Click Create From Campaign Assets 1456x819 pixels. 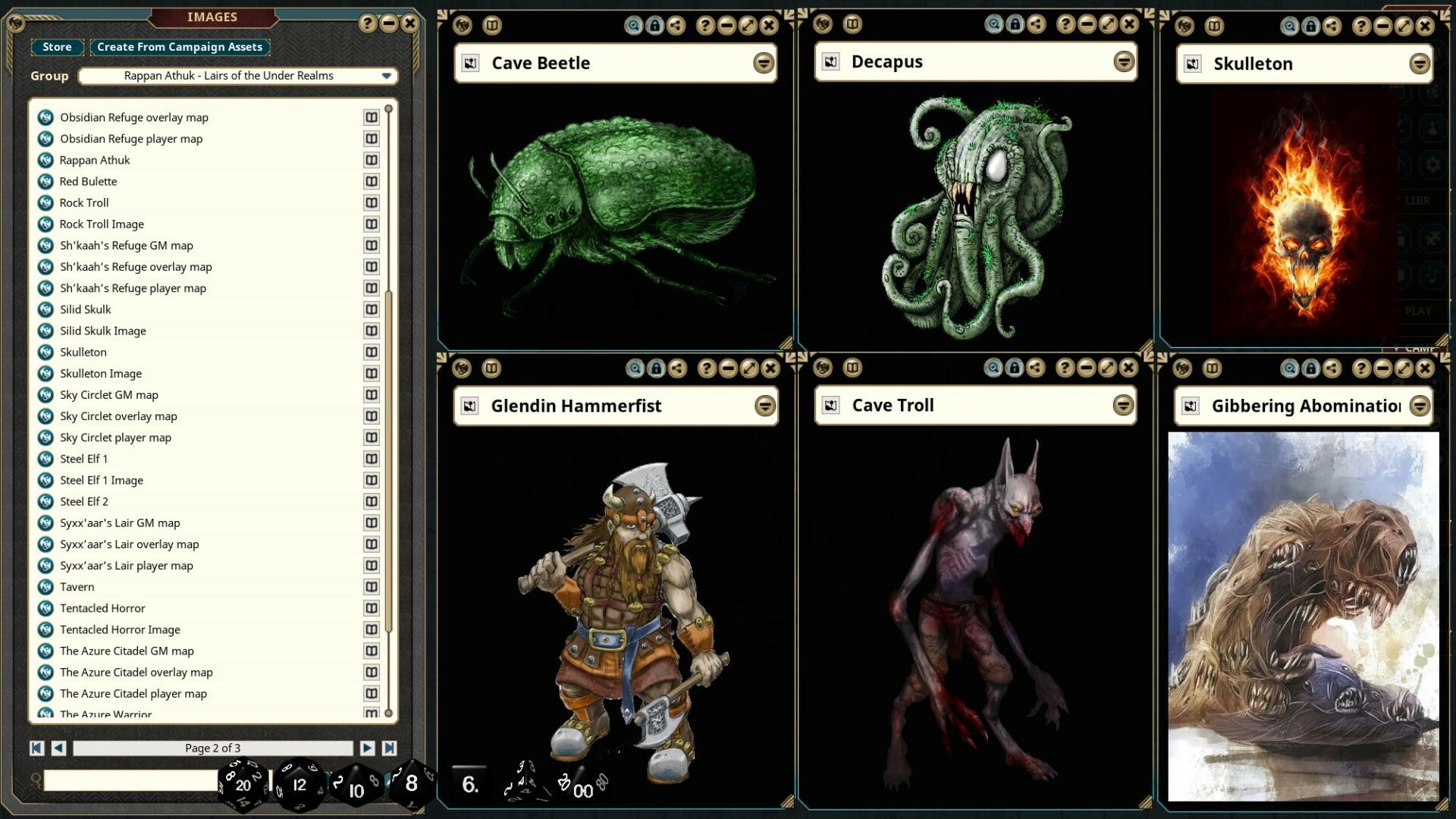tap(180, 47)
